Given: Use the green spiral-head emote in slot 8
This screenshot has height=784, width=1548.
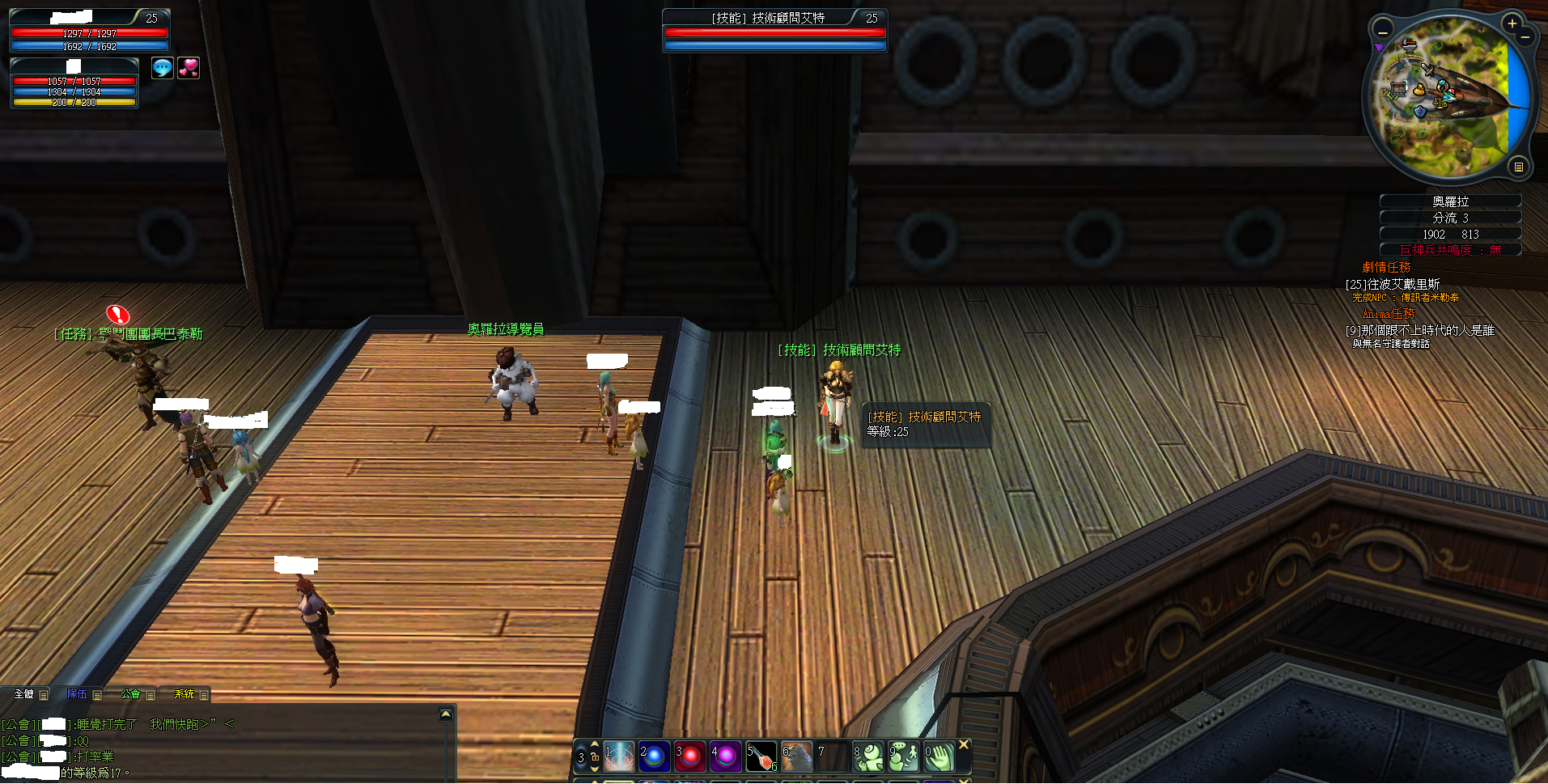Looking at the screenshot, I should pyautogui.click(x=868, y=756).
